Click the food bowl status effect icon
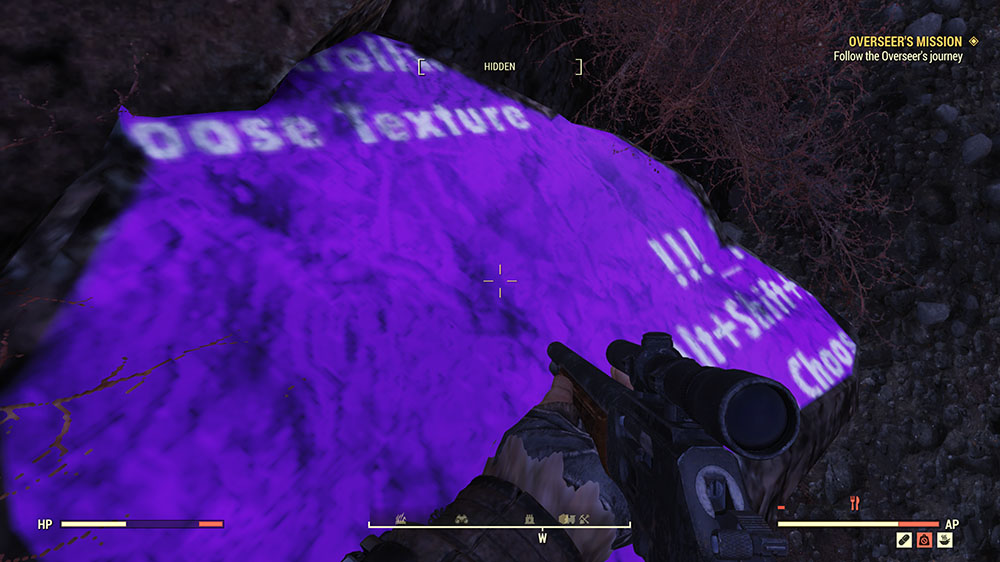 (944, 541)
